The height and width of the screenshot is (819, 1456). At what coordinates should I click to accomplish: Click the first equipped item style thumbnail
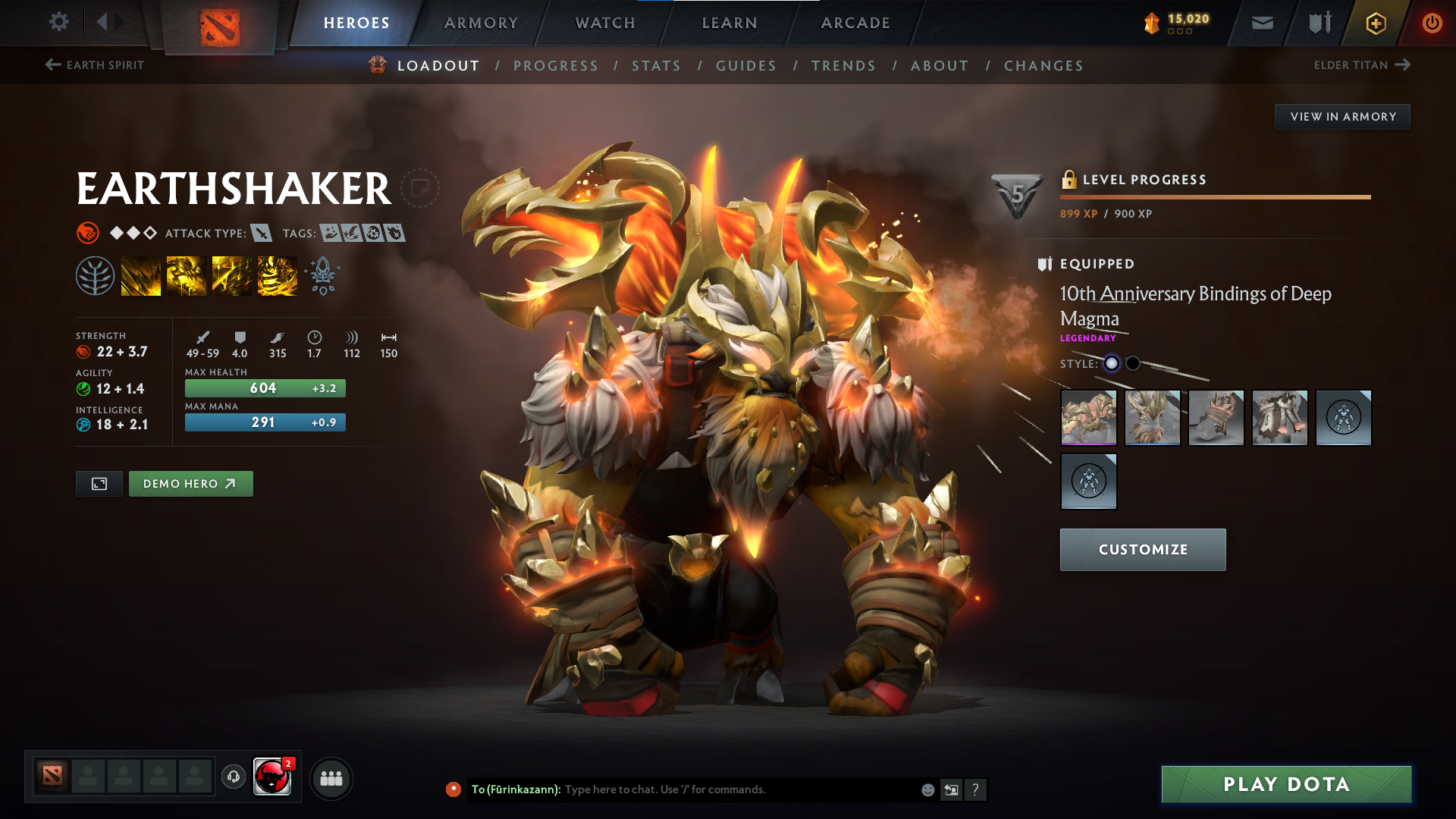[1088, 418]
